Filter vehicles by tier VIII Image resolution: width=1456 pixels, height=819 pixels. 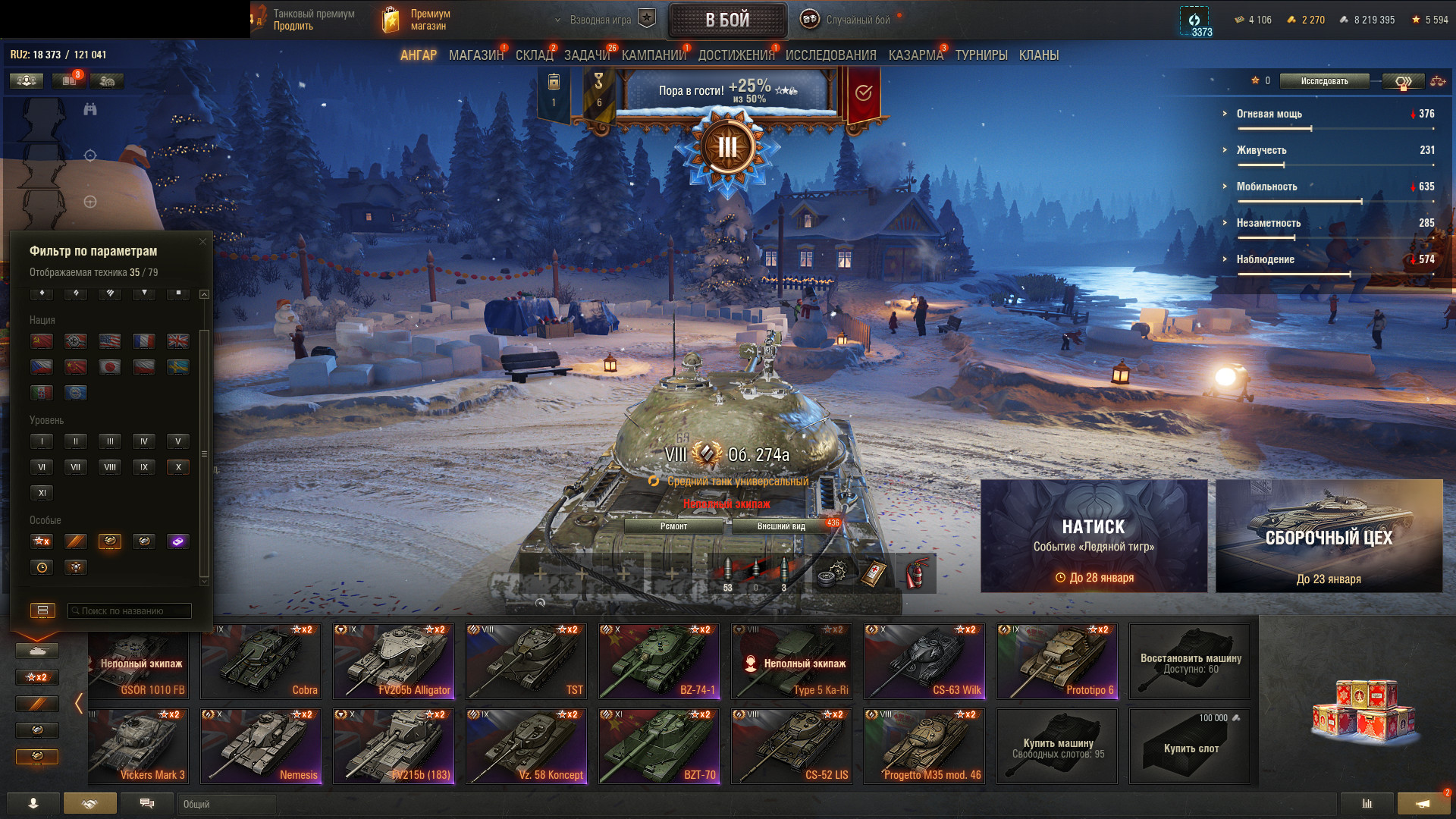(110, 467)
